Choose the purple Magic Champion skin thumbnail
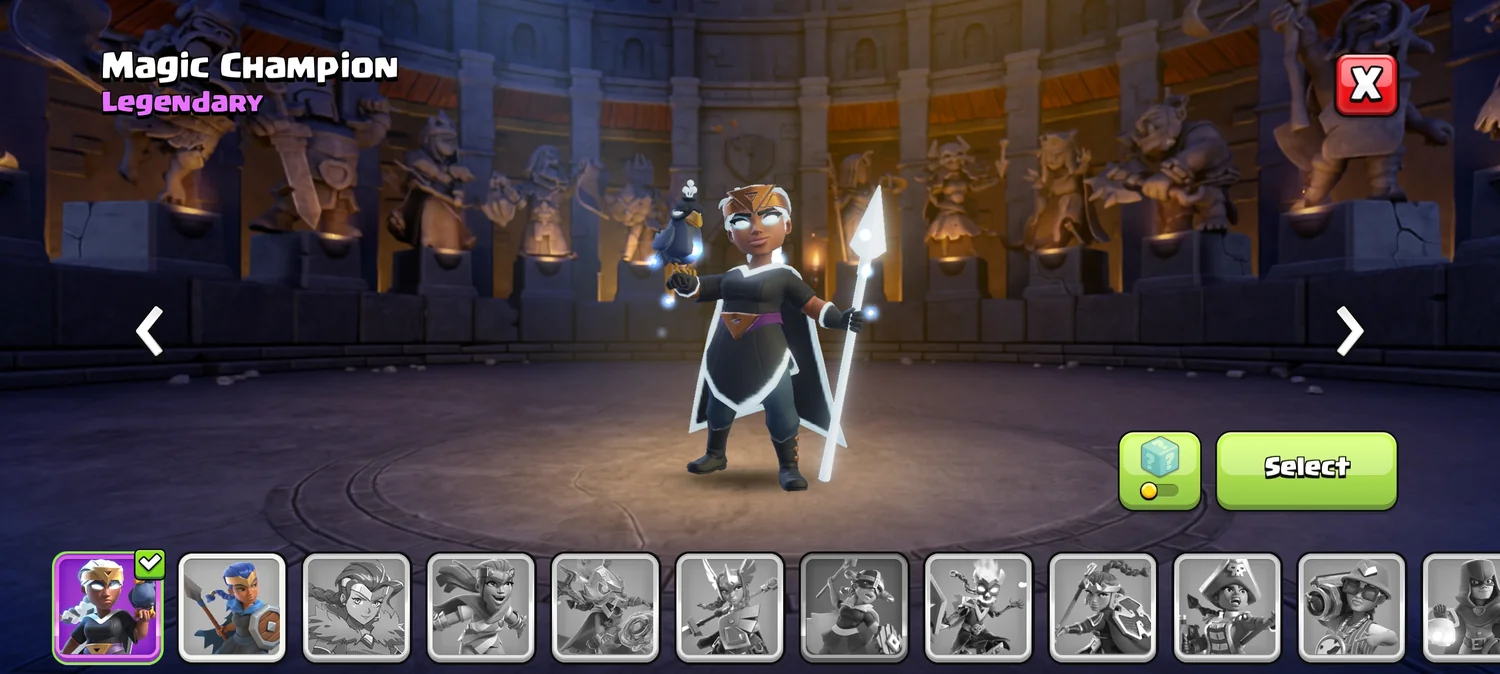Viewport: 1500px width, 674px height. coord(107,607)
